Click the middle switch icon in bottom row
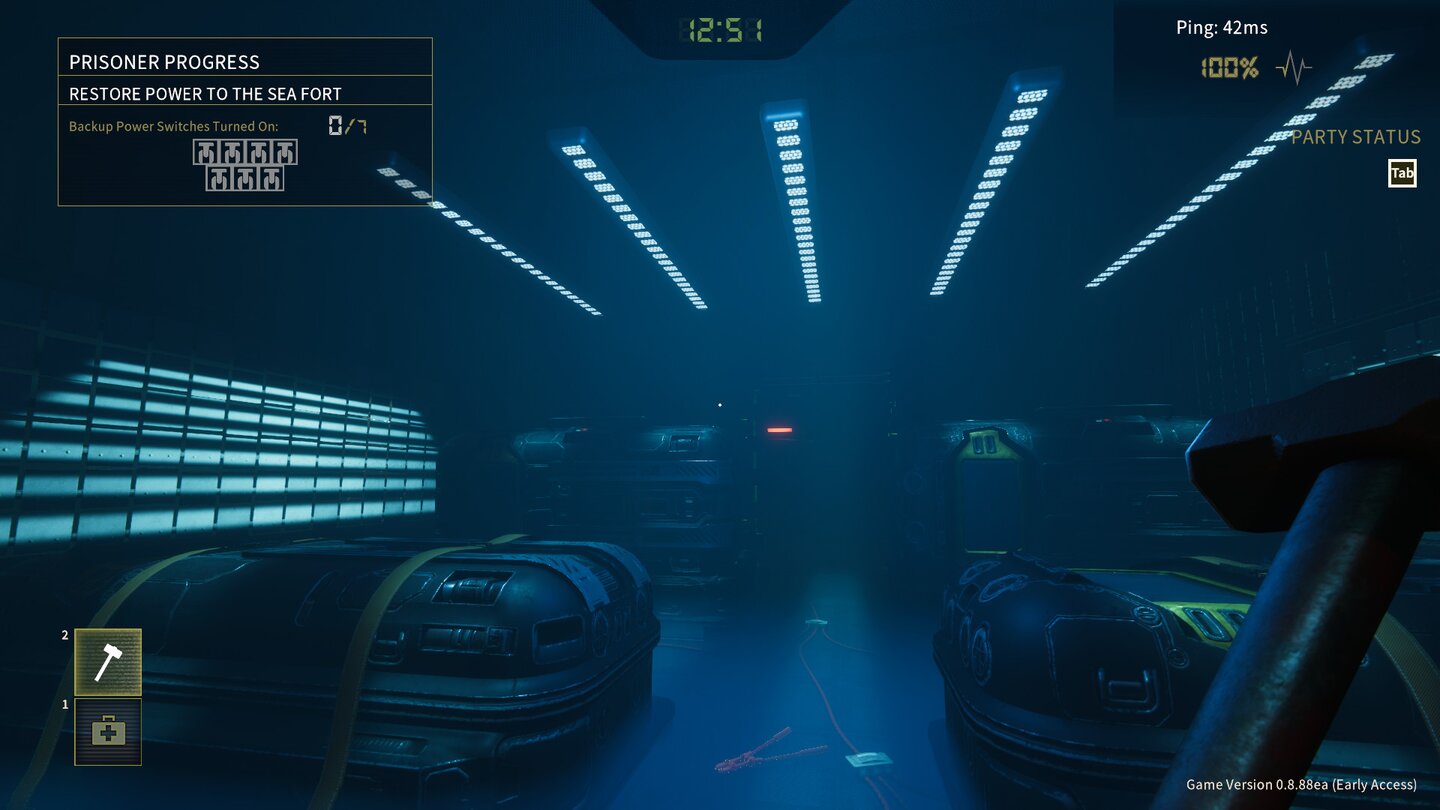The height and width of the screenshot is (810, 1440). tap(247, 179)
